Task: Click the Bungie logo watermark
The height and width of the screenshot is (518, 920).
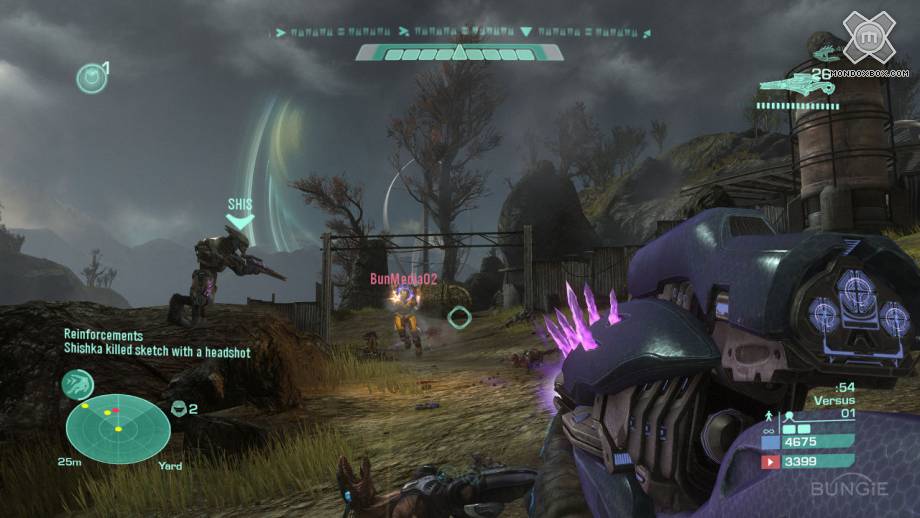Action: pos(847,490)
